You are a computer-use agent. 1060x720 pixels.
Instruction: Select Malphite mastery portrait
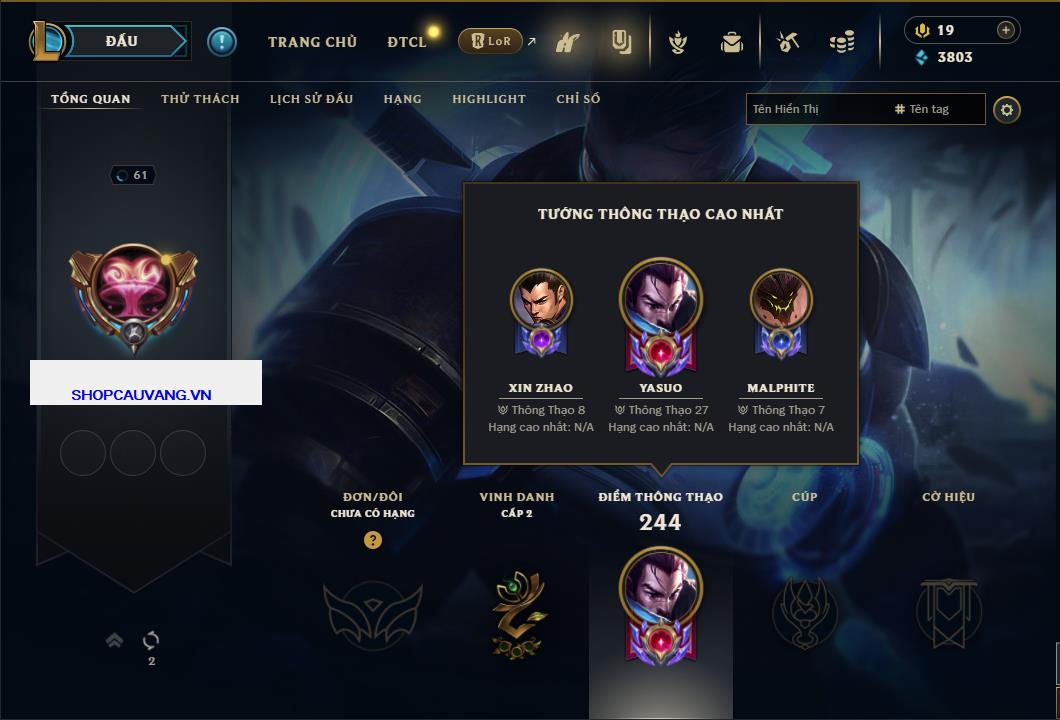click(x=781, y=300)
